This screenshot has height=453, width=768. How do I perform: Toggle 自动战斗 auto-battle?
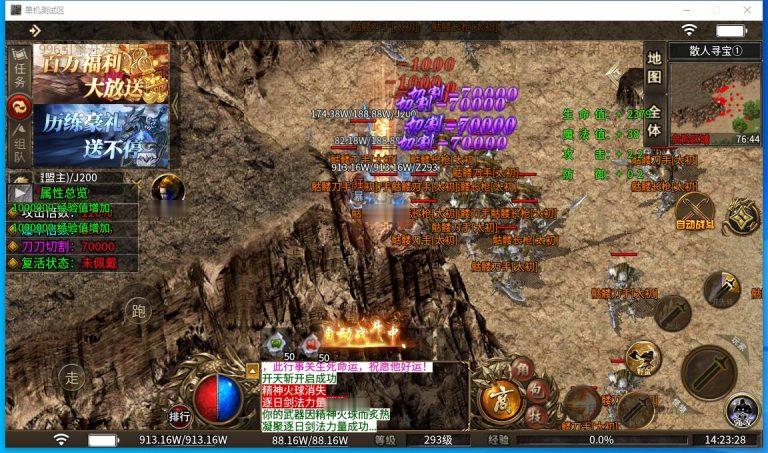click(x=695, y=212)
